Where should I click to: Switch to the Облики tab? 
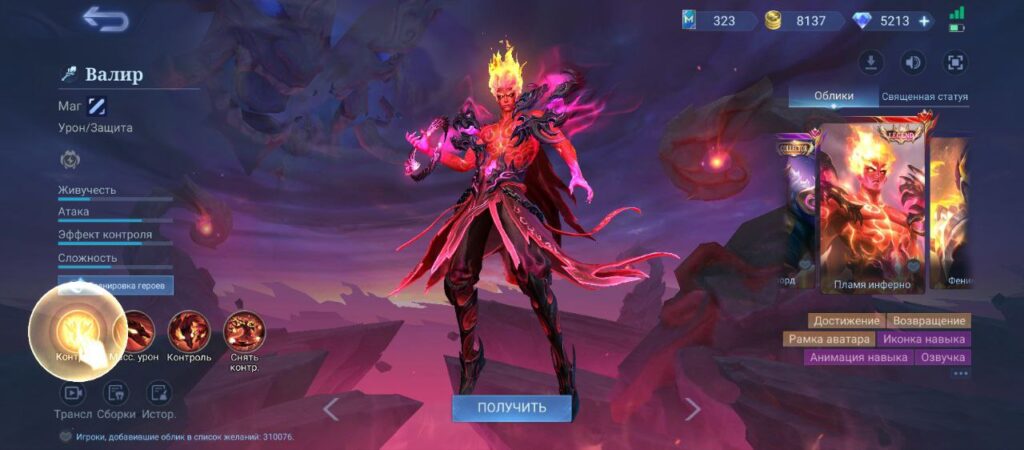[x=833, y=97]
